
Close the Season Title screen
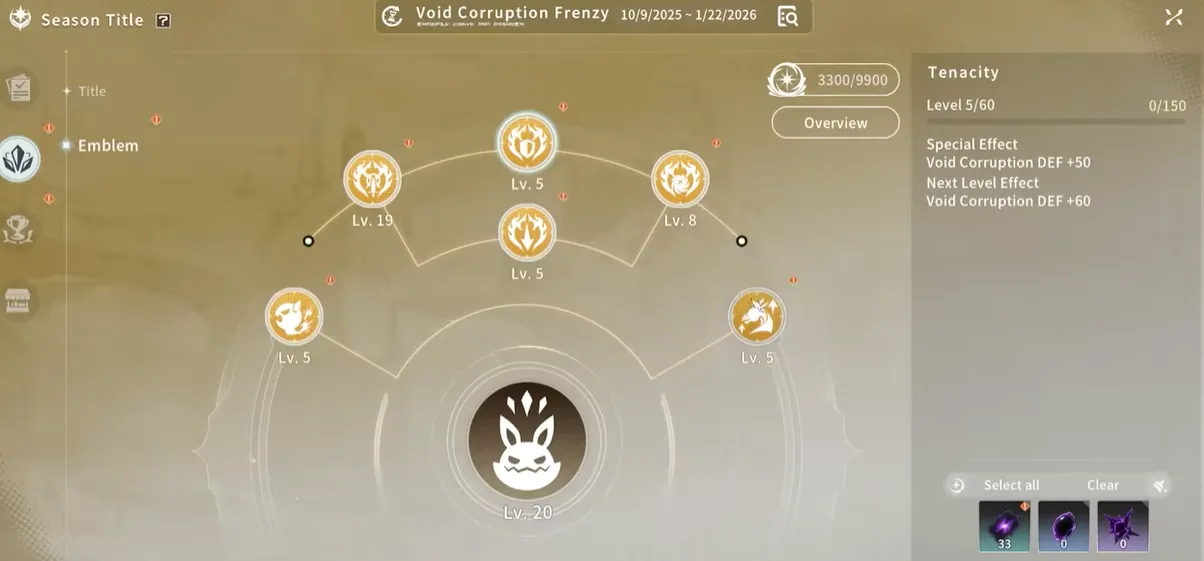click(x=1174, y=17)
